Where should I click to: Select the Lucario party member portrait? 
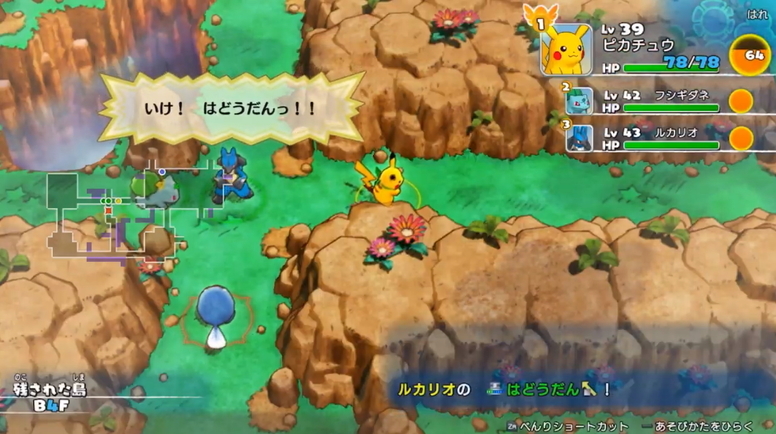click(580, 138)
